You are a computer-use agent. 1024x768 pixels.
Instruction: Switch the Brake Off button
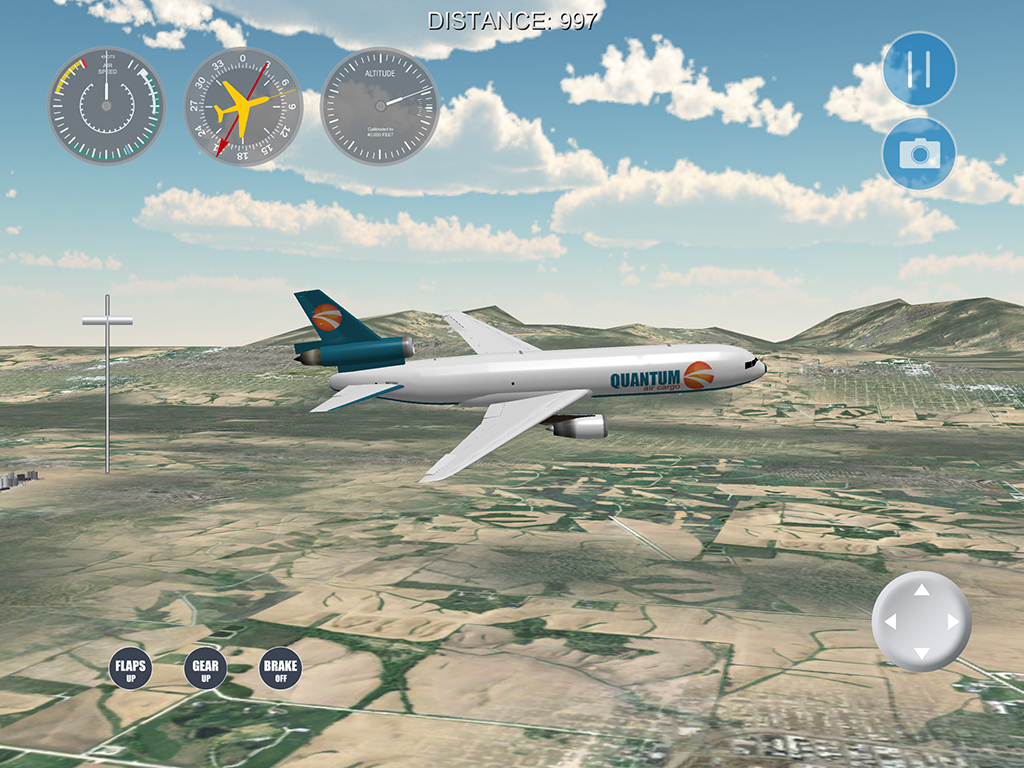tap(280, 669)
